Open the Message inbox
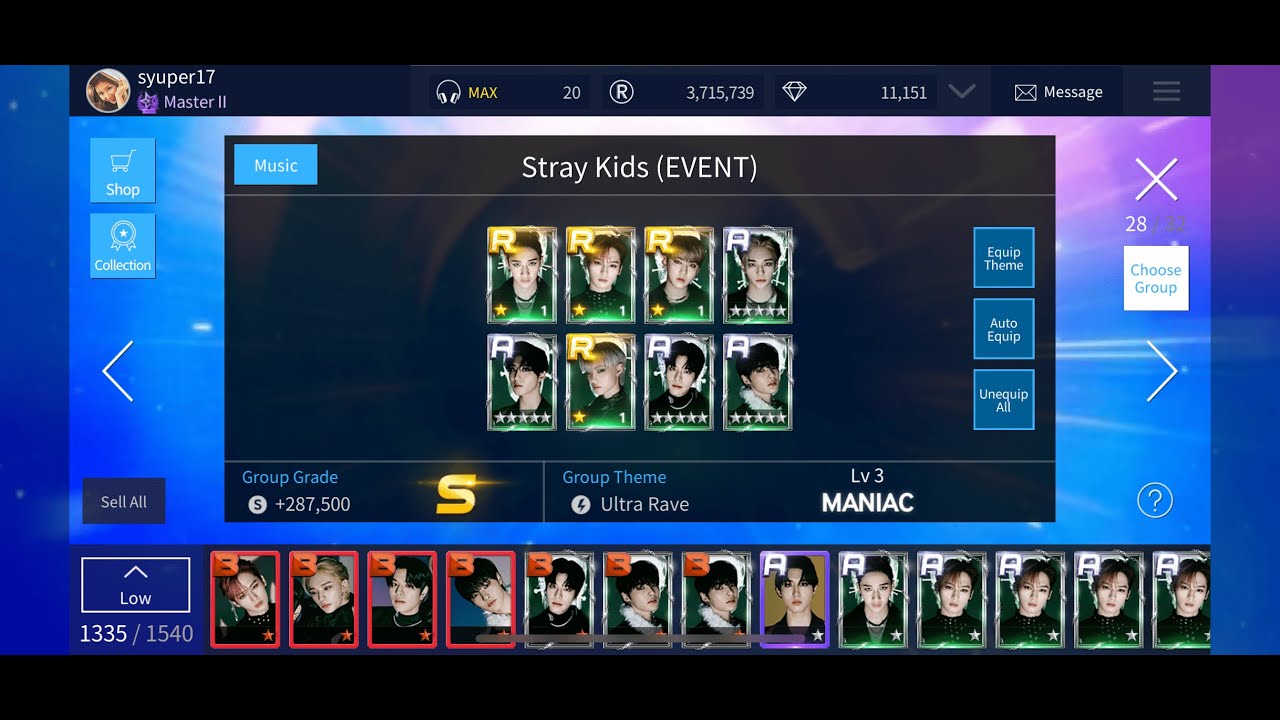The height and width of the screenshot is (720, 1280). coord(1059,91)
